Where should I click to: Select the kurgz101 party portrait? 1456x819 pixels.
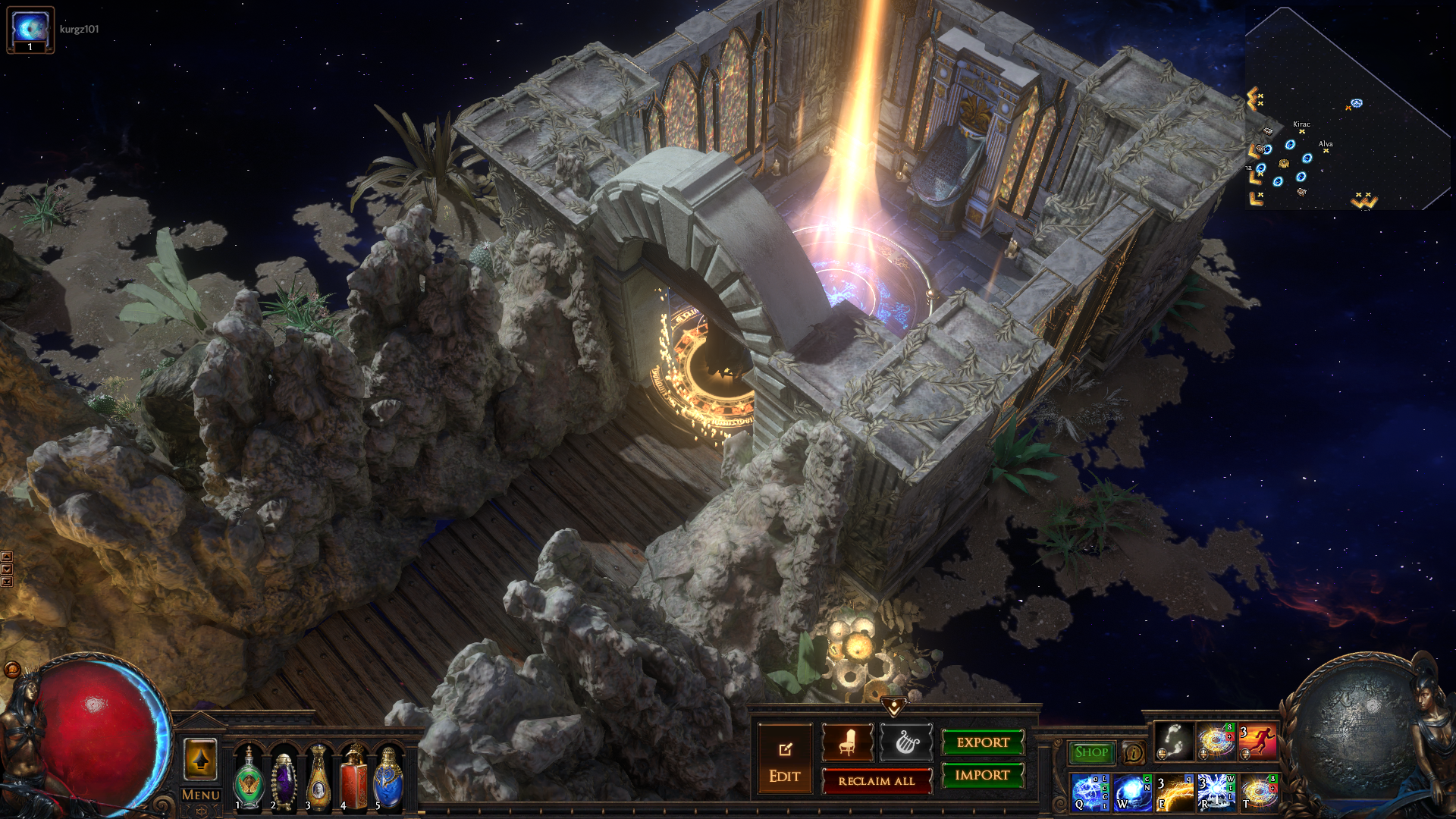pyautogui.click(x=30, y=30)
